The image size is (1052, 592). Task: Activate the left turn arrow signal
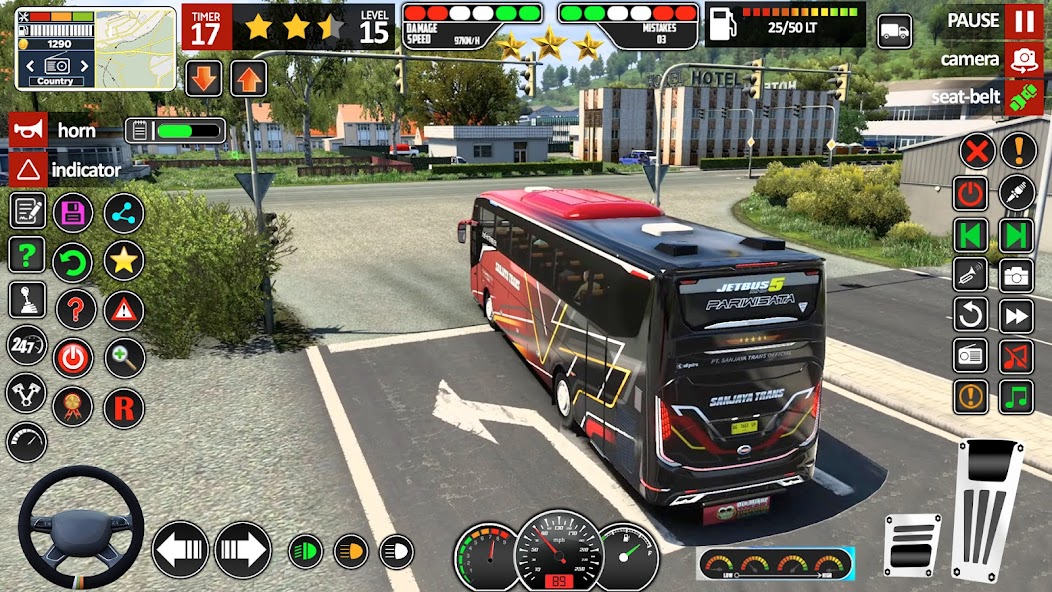(x=180, y=549)
